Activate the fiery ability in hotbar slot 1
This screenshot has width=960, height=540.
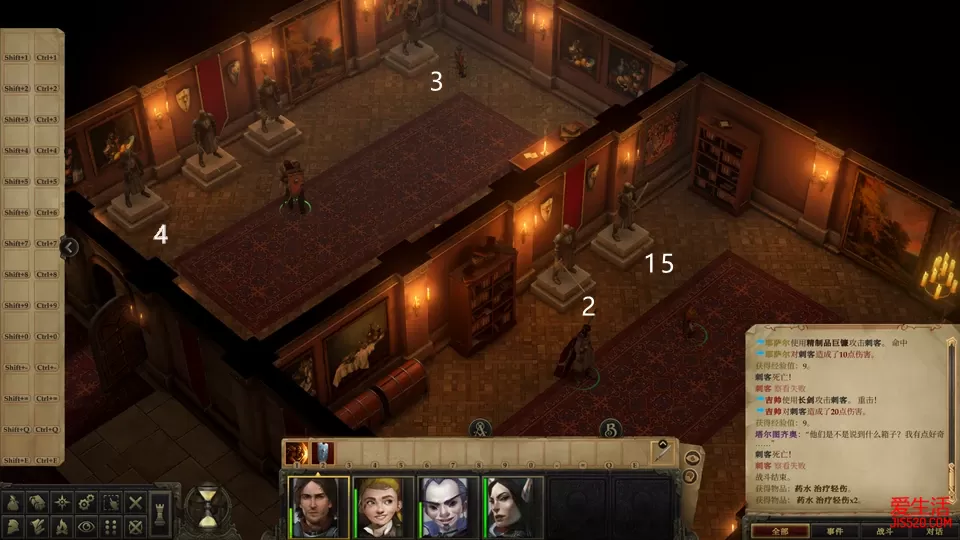point(297,453)
